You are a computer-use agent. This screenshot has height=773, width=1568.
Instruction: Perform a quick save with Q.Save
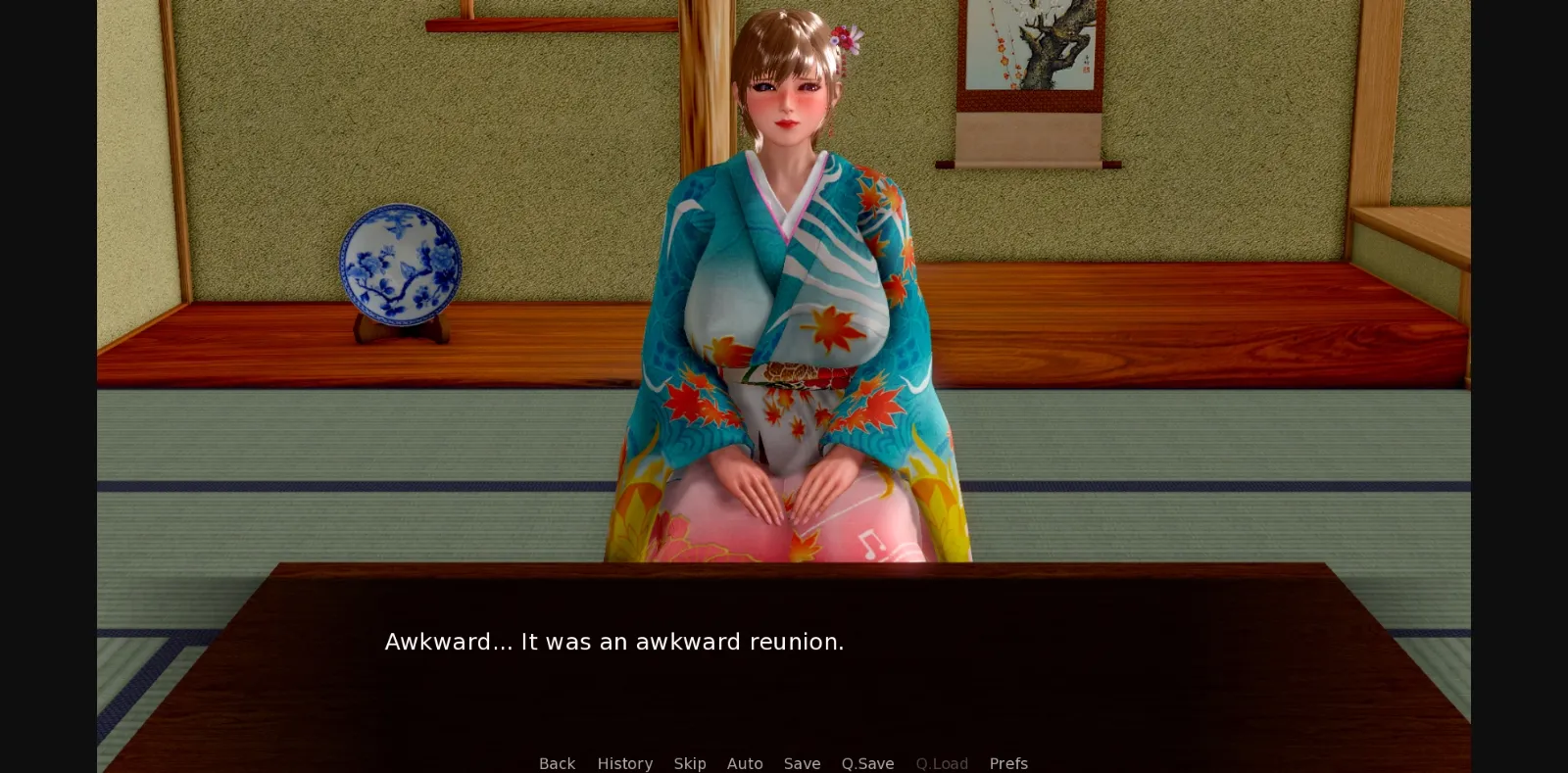[x=867, y=763]
